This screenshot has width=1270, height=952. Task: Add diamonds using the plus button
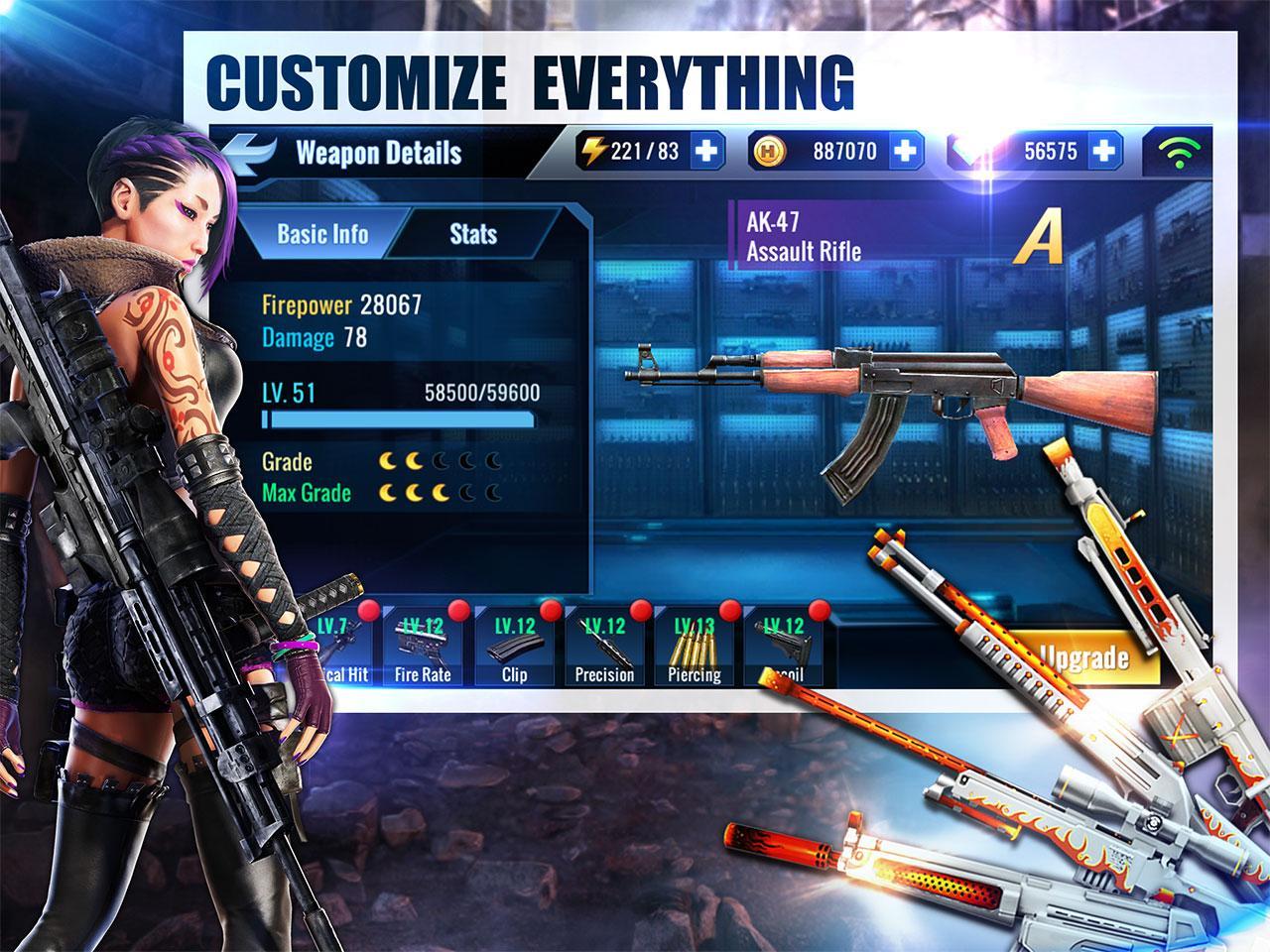pos(1103,152)
